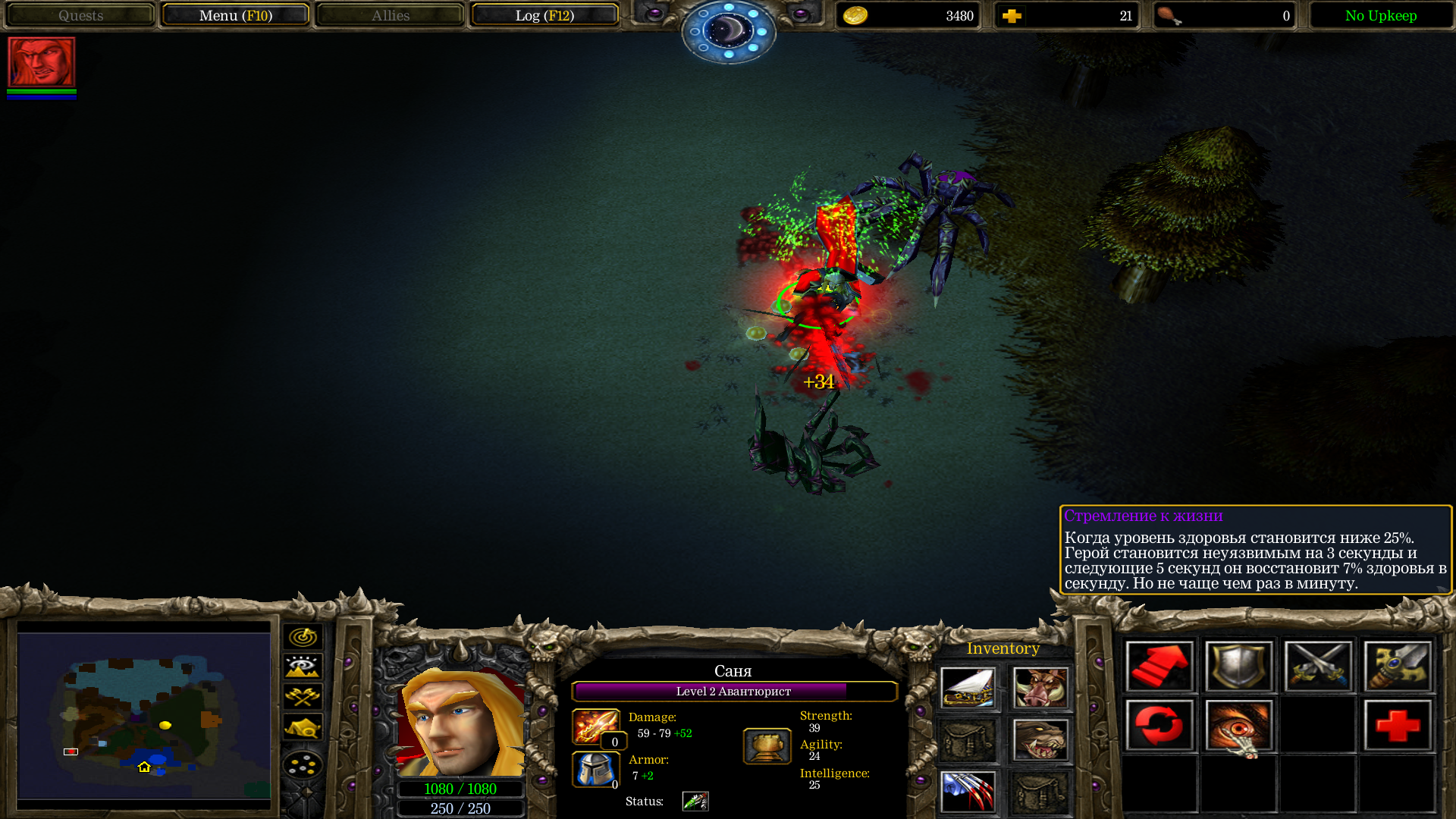Toggle minimap terrain display button
The height and width of the screenshot is (819, 1456).
pyautogui.click(x=303, y=667)
